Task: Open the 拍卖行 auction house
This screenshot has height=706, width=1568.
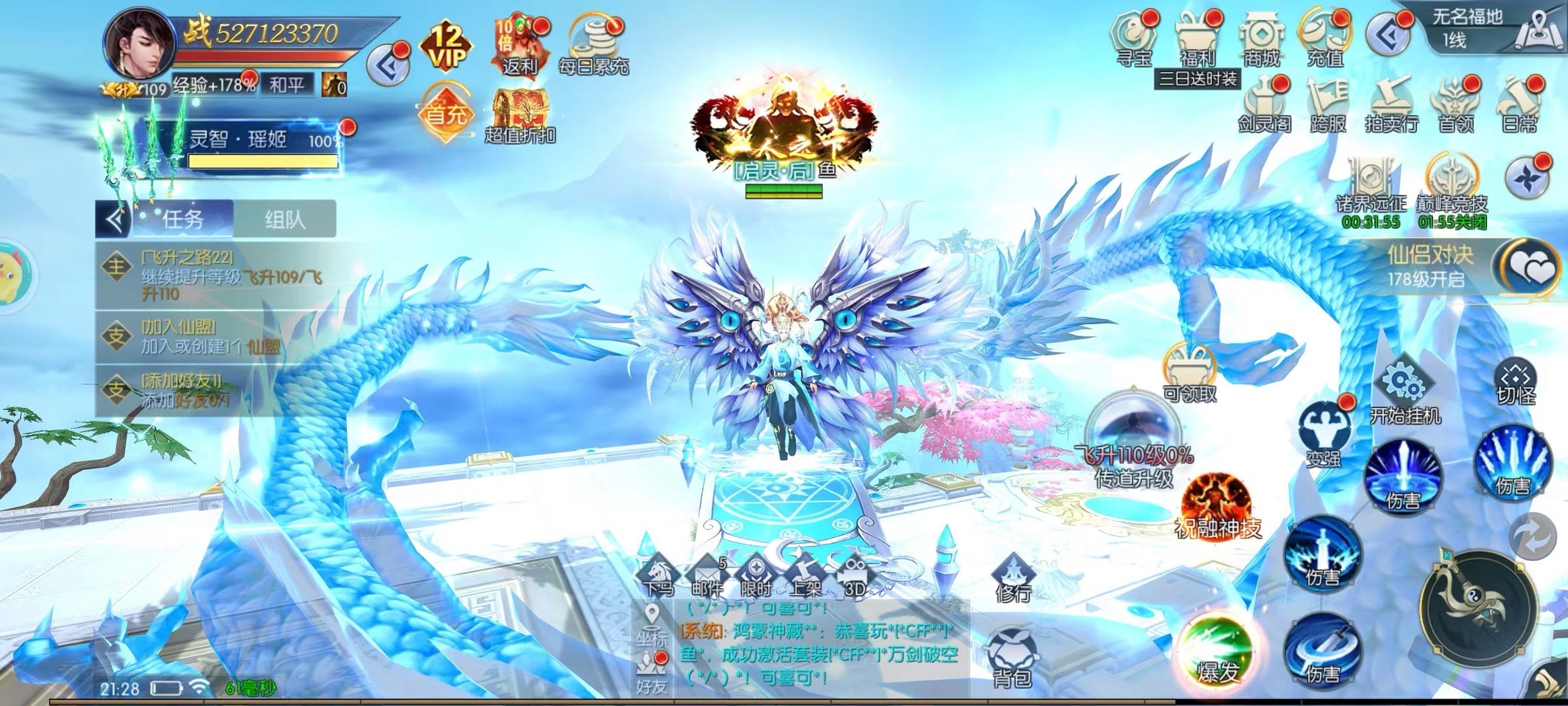Action: pos(1391,105)
